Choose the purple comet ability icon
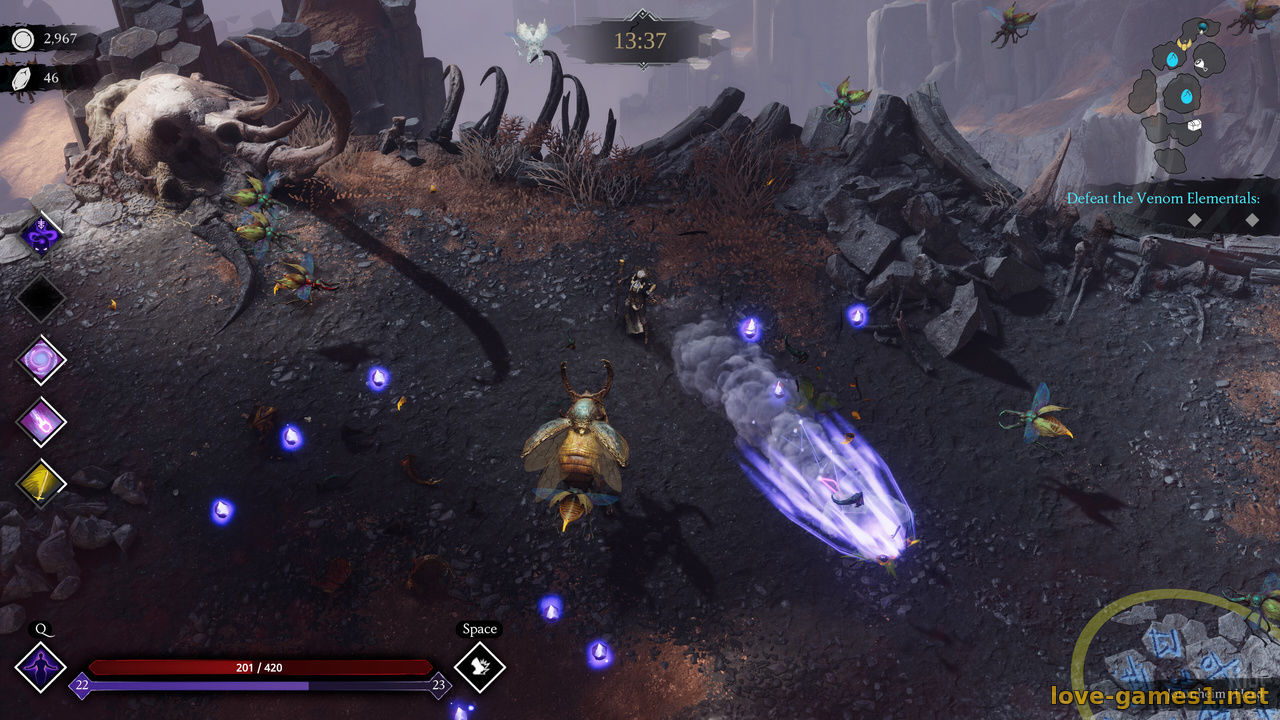The height and width of the screenshot is (720, 1280). tap(41, 421)
